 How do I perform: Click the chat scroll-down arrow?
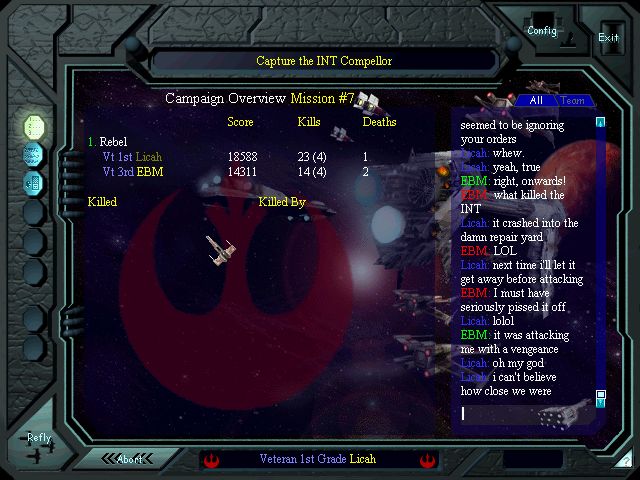tap(601, 395)
